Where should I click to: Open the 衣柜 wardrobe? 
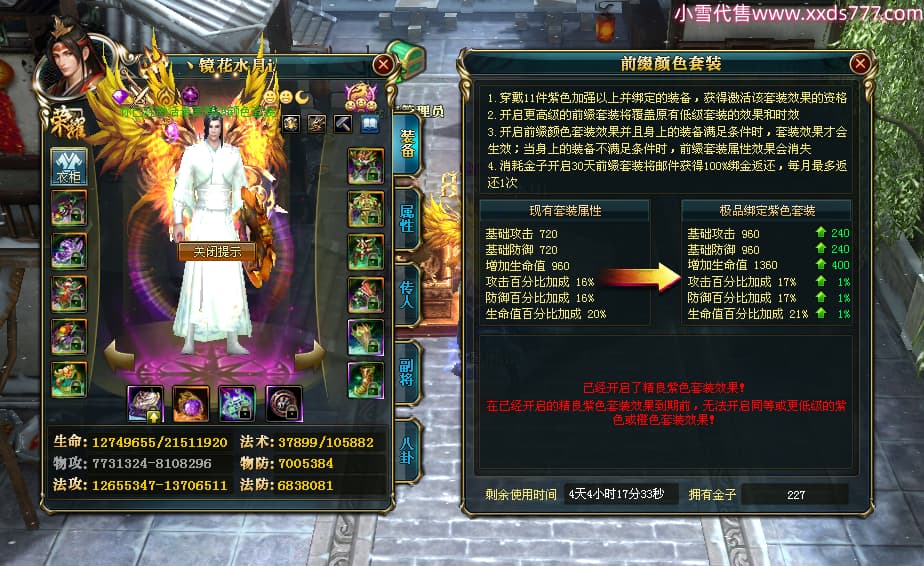pyautogui.click(x=69, y=165)
